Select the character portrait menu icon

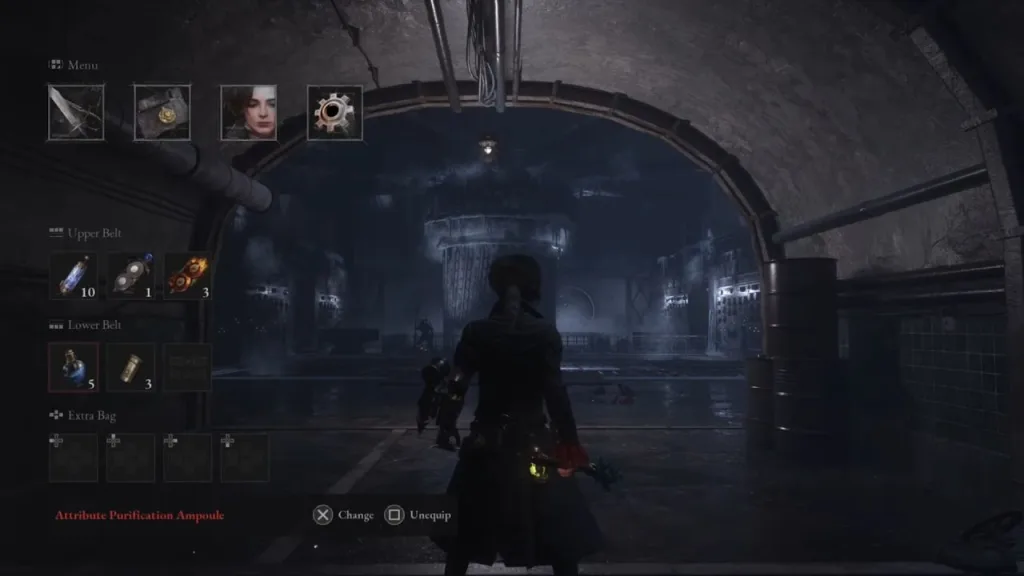(x=249, y=112)
